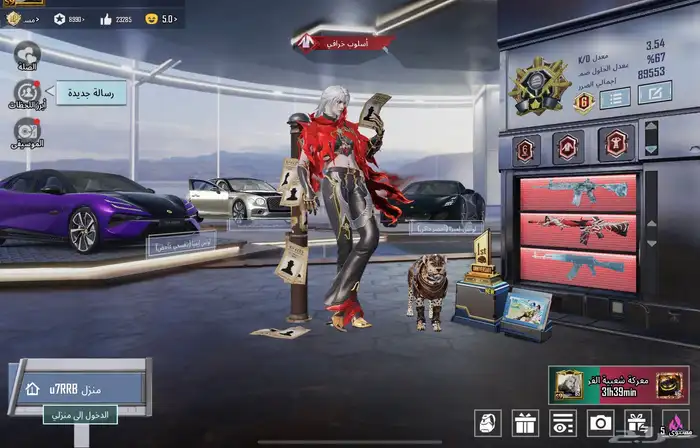
Task: Open the music disc icon
Action: pos(27,131)
